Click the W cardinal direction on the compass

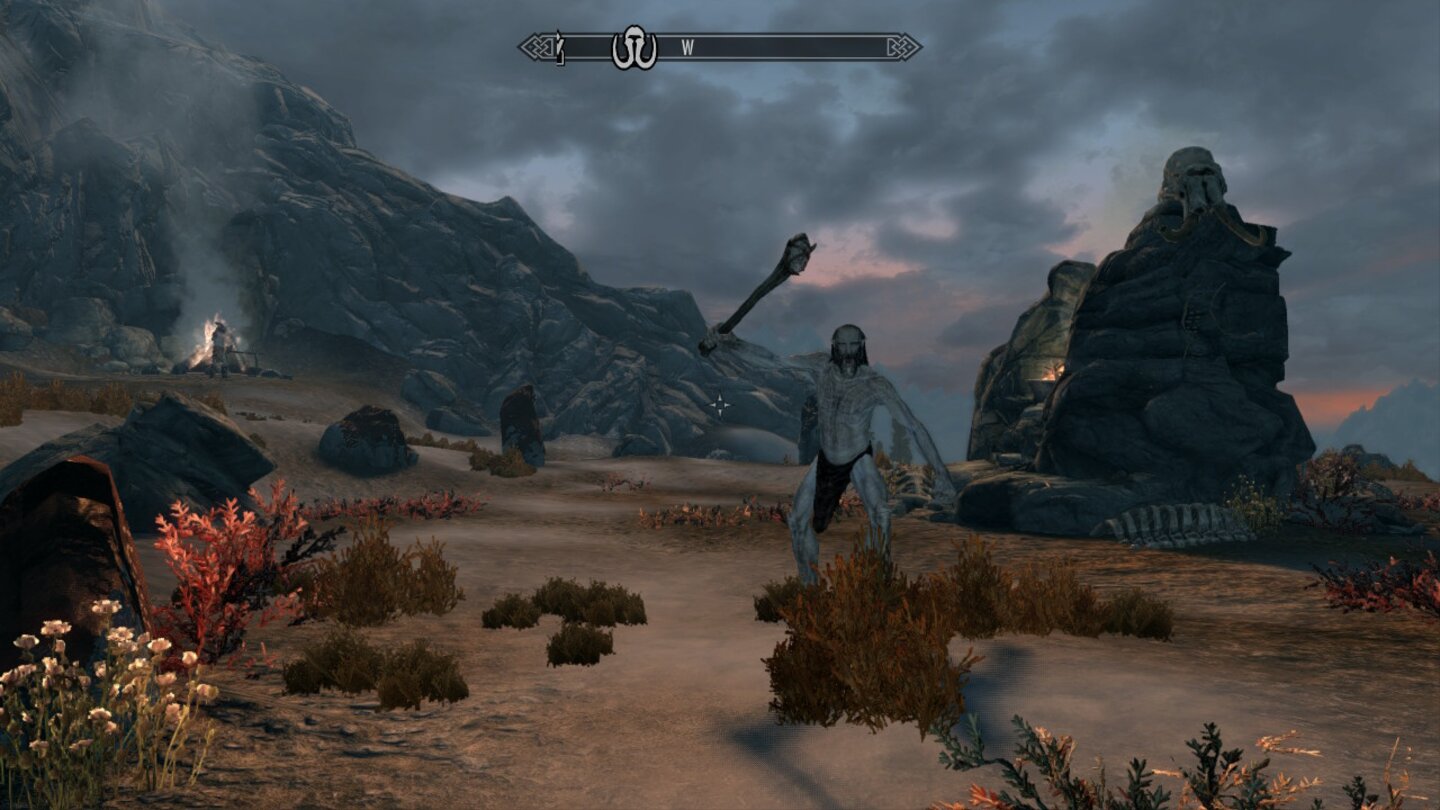click(x=687, y=45)
